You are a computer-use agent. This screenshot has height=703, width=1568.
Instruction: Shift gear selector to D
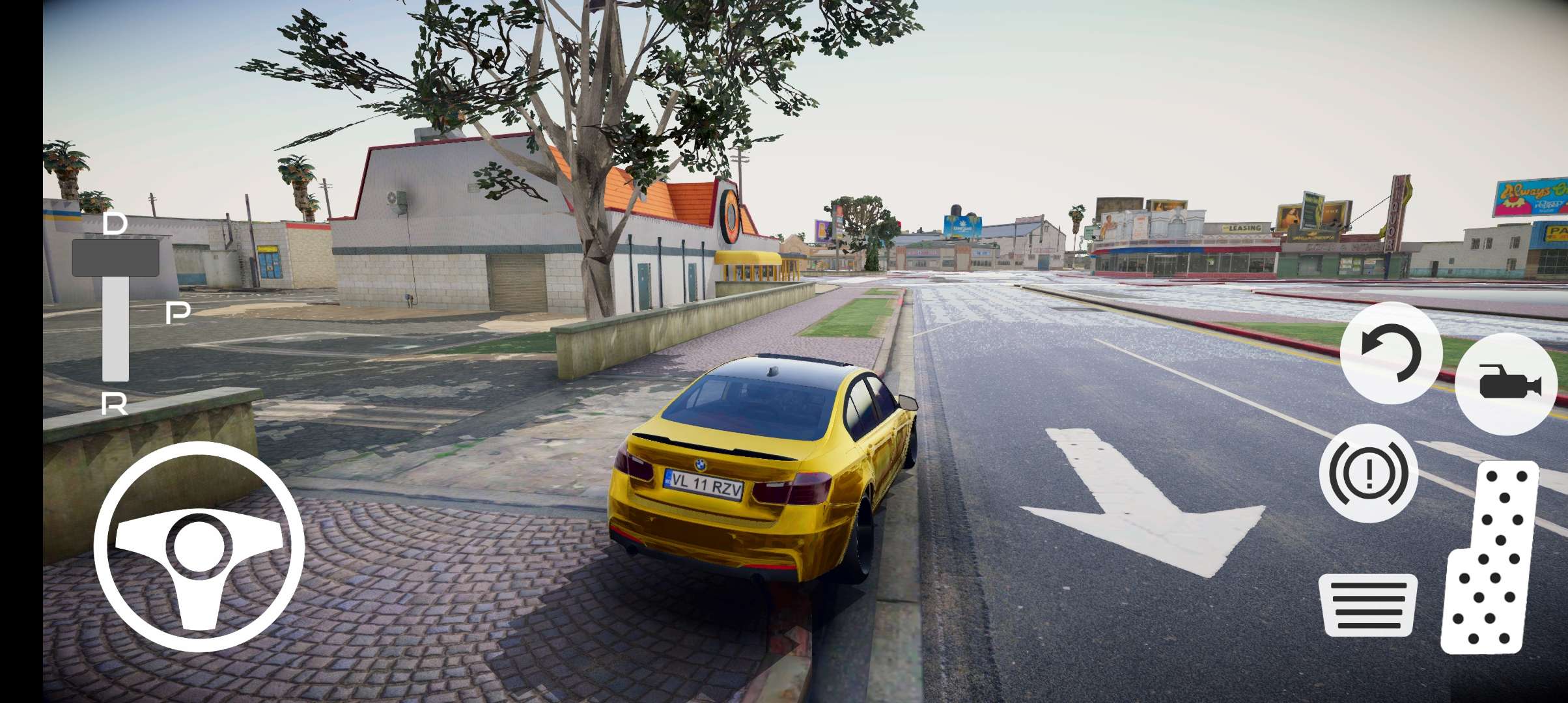115,226
